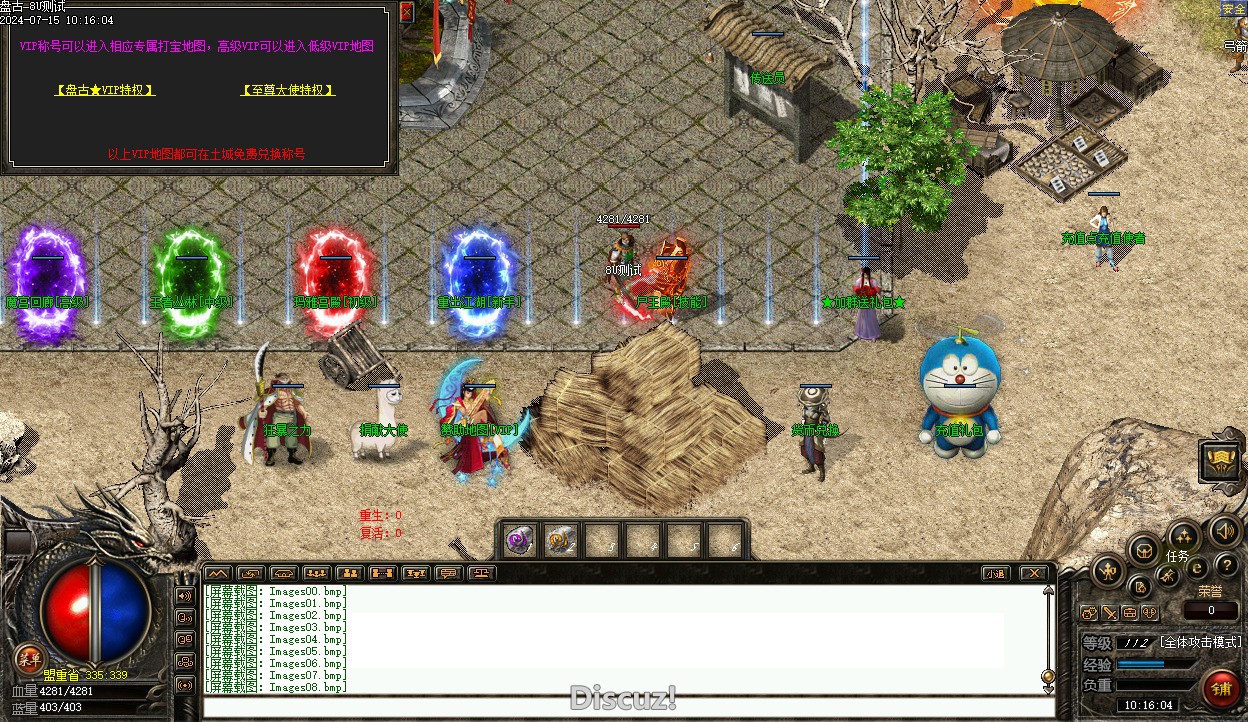The width and height of the screenshot is (1248, 722).
Task: Open the 盘古★VIP特权 link
Action: pos(105,90)
